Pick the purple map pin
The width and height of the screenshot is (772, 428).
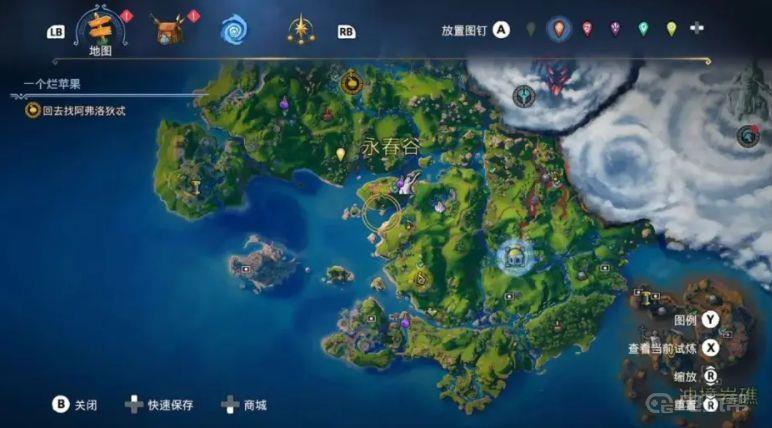[x=615, y=29]
